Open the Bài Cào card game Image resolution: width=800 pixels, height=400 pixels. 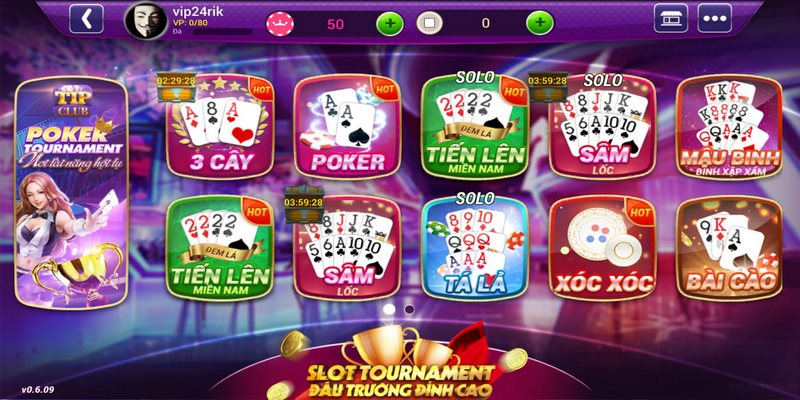point(728,249)
